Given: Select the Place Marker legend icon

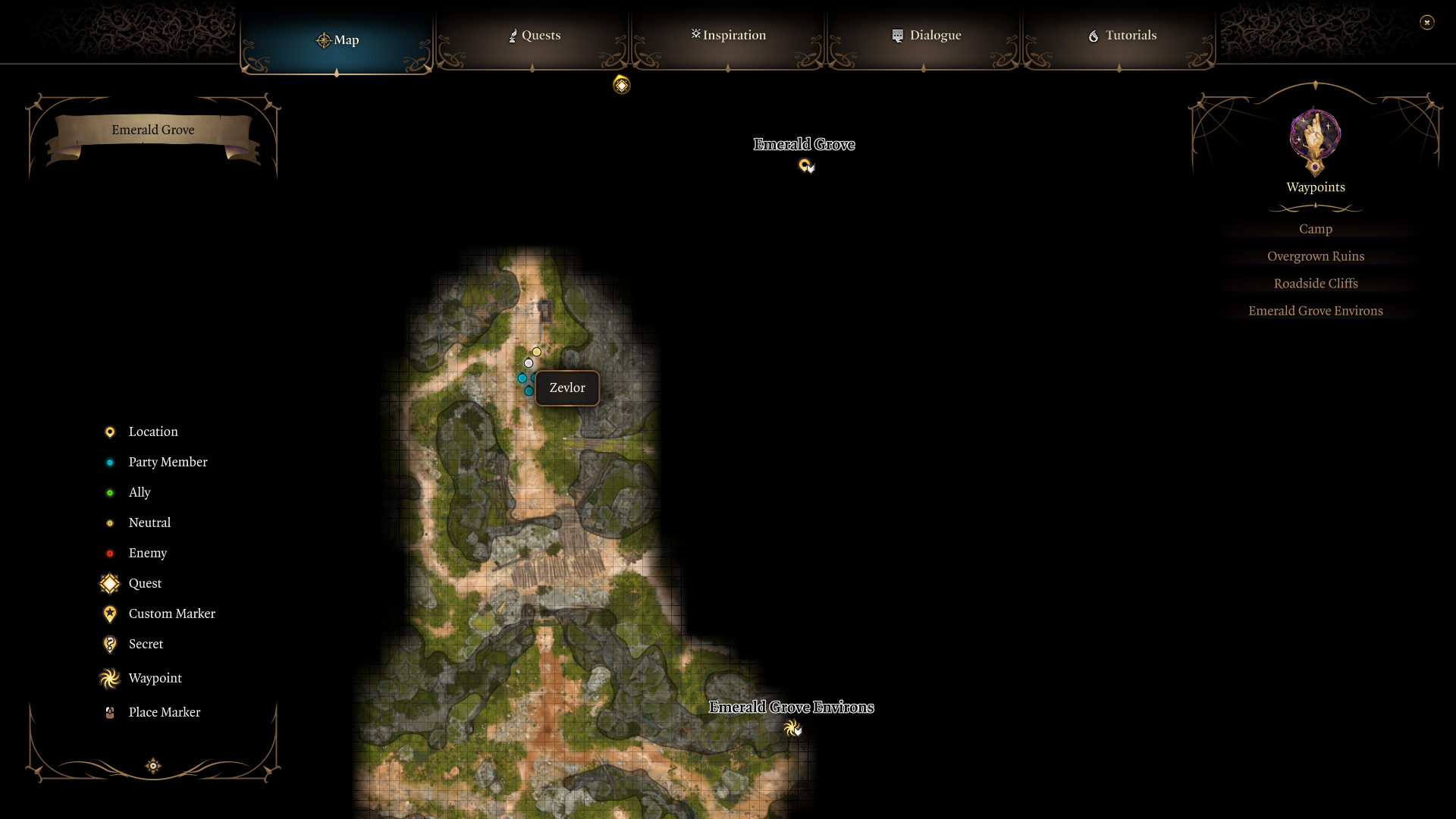Looking at the screenshot, I should click(109, 712).
